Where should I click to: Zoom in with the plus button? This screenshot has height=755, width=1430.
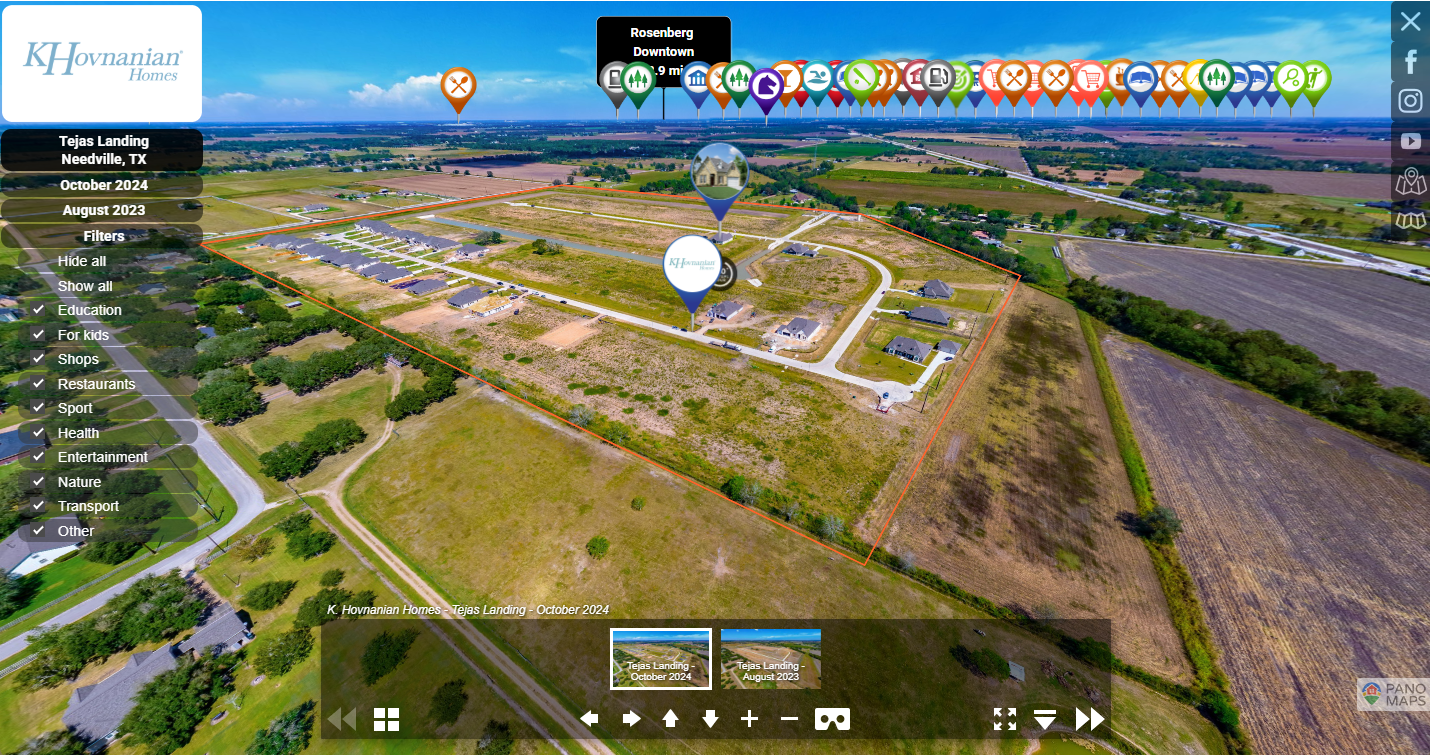(x=749, y=718)
